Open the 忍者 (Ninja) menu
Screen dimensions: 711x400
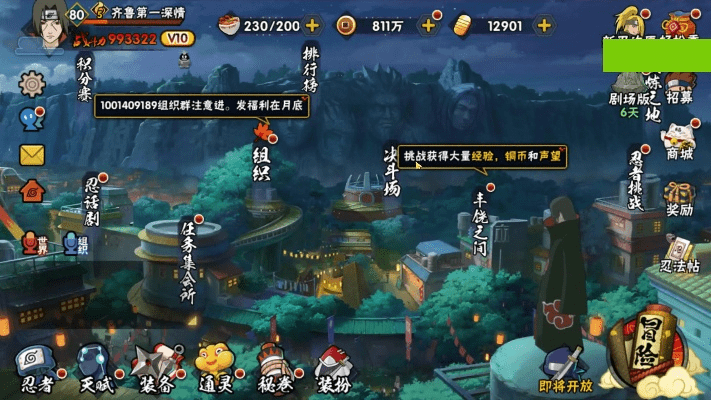pos(38,368)
